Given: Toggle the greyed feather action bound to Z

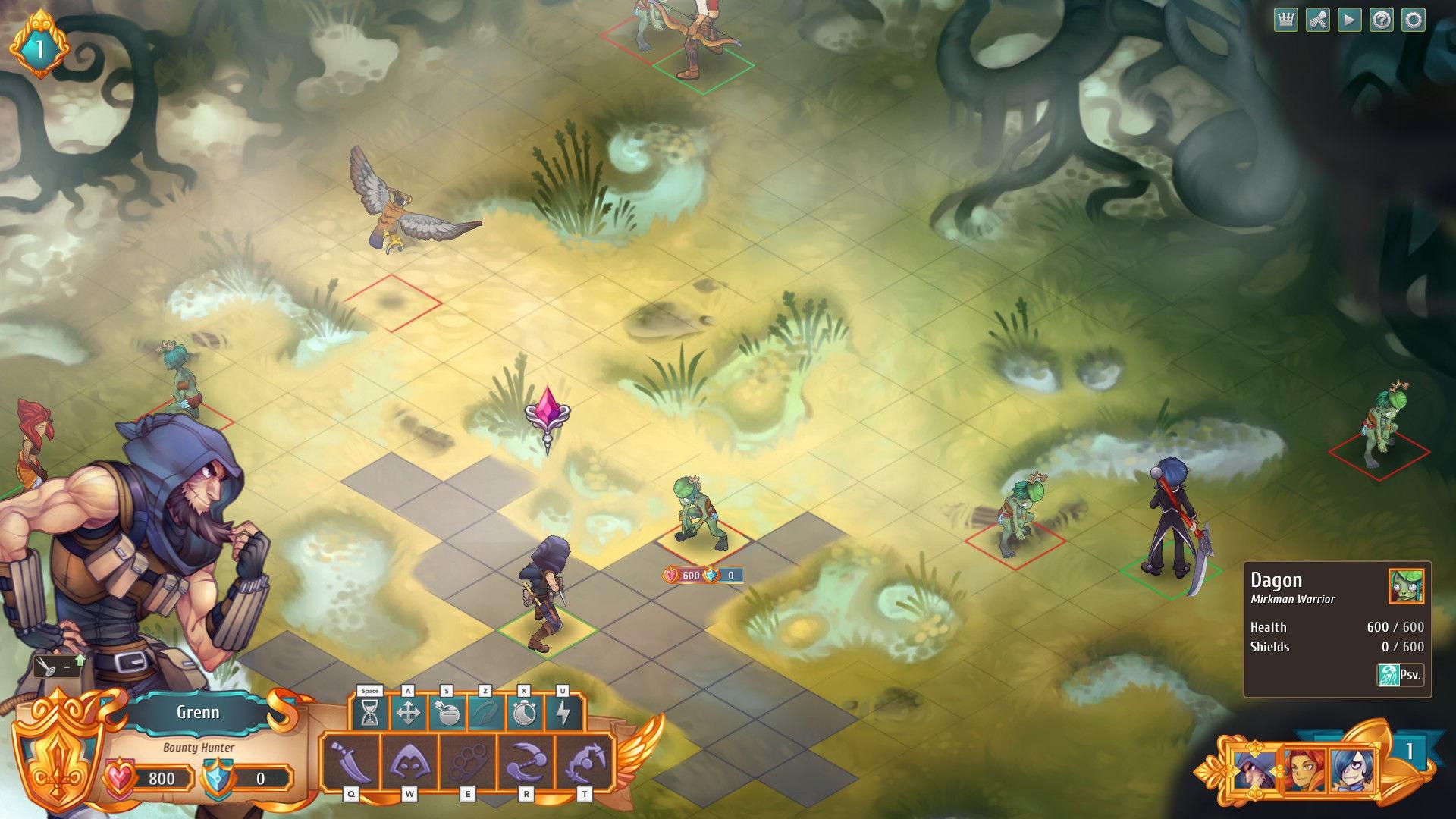Looking at the screenshot, I should [485, 713].
